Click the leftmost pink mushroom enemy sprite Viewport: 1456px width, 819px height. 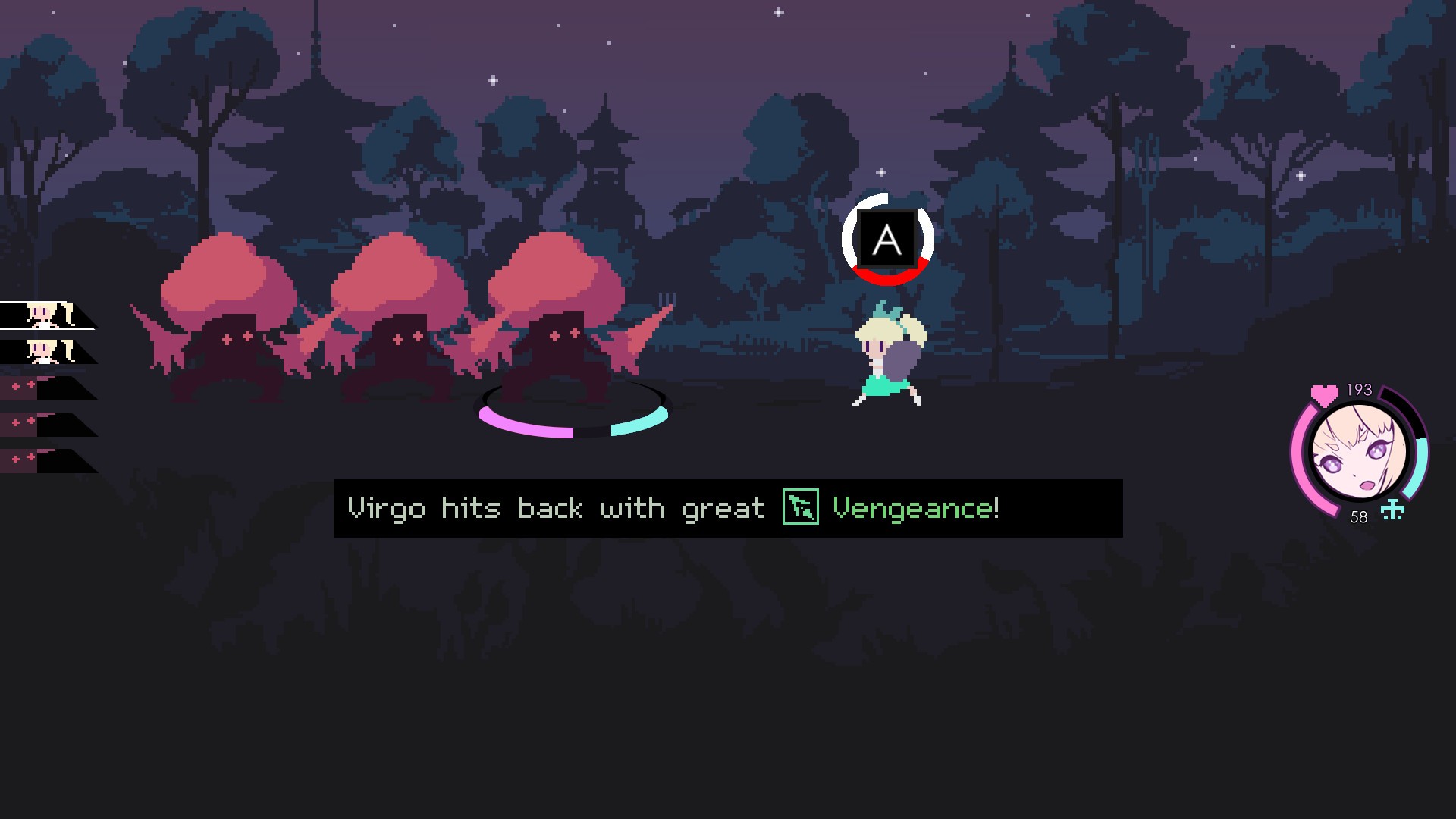point(227,318)
